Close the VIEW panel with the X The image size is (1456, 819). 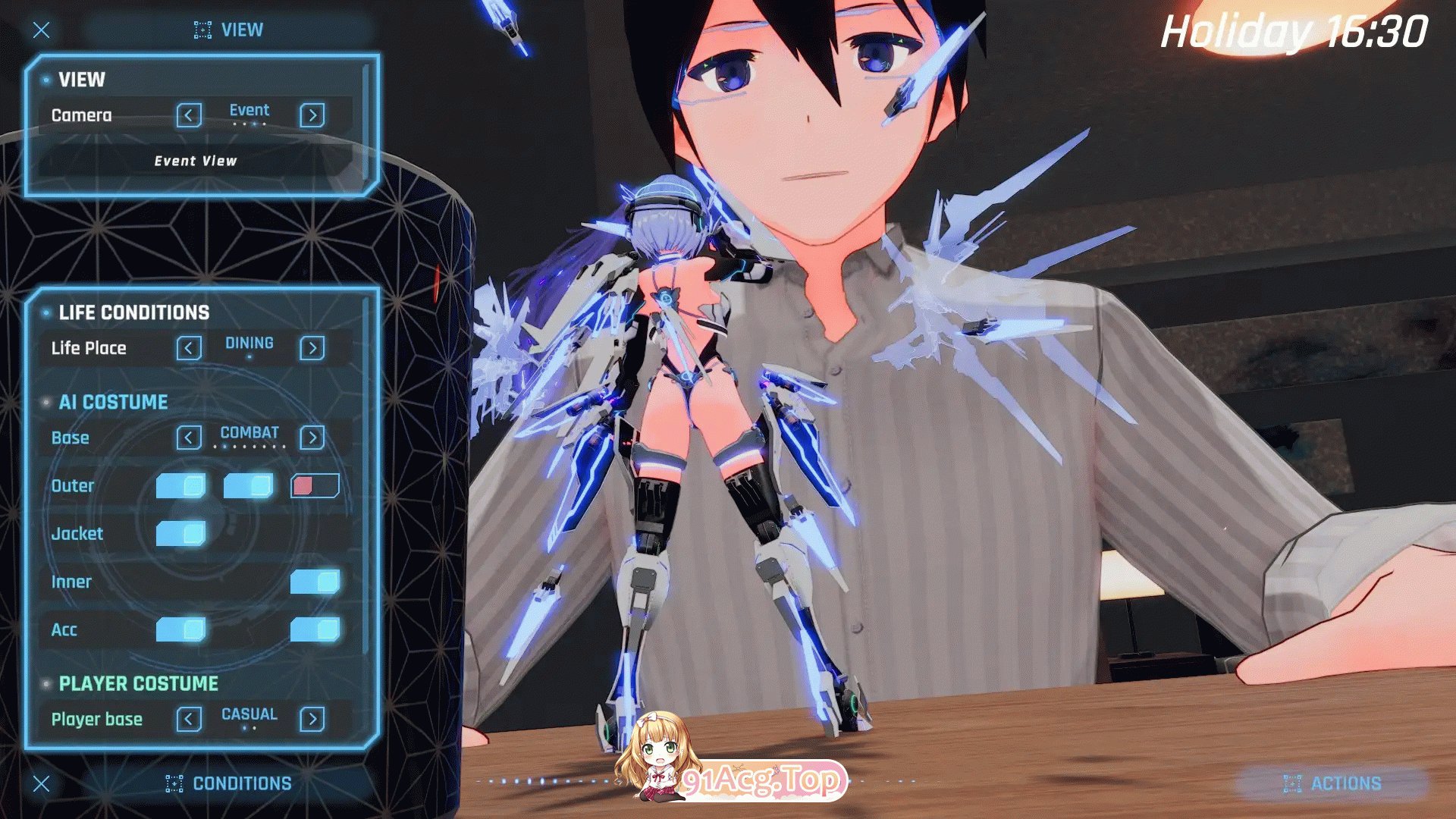pyautogui.click(x=42, y=30)
